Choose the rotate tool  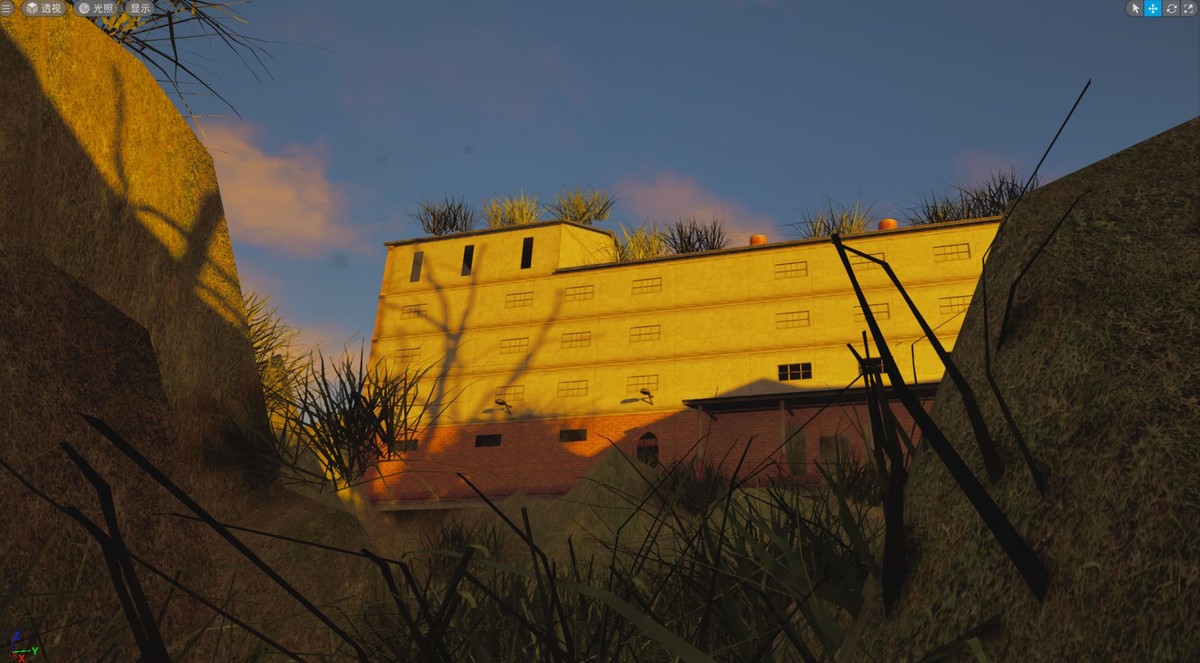1171,8
